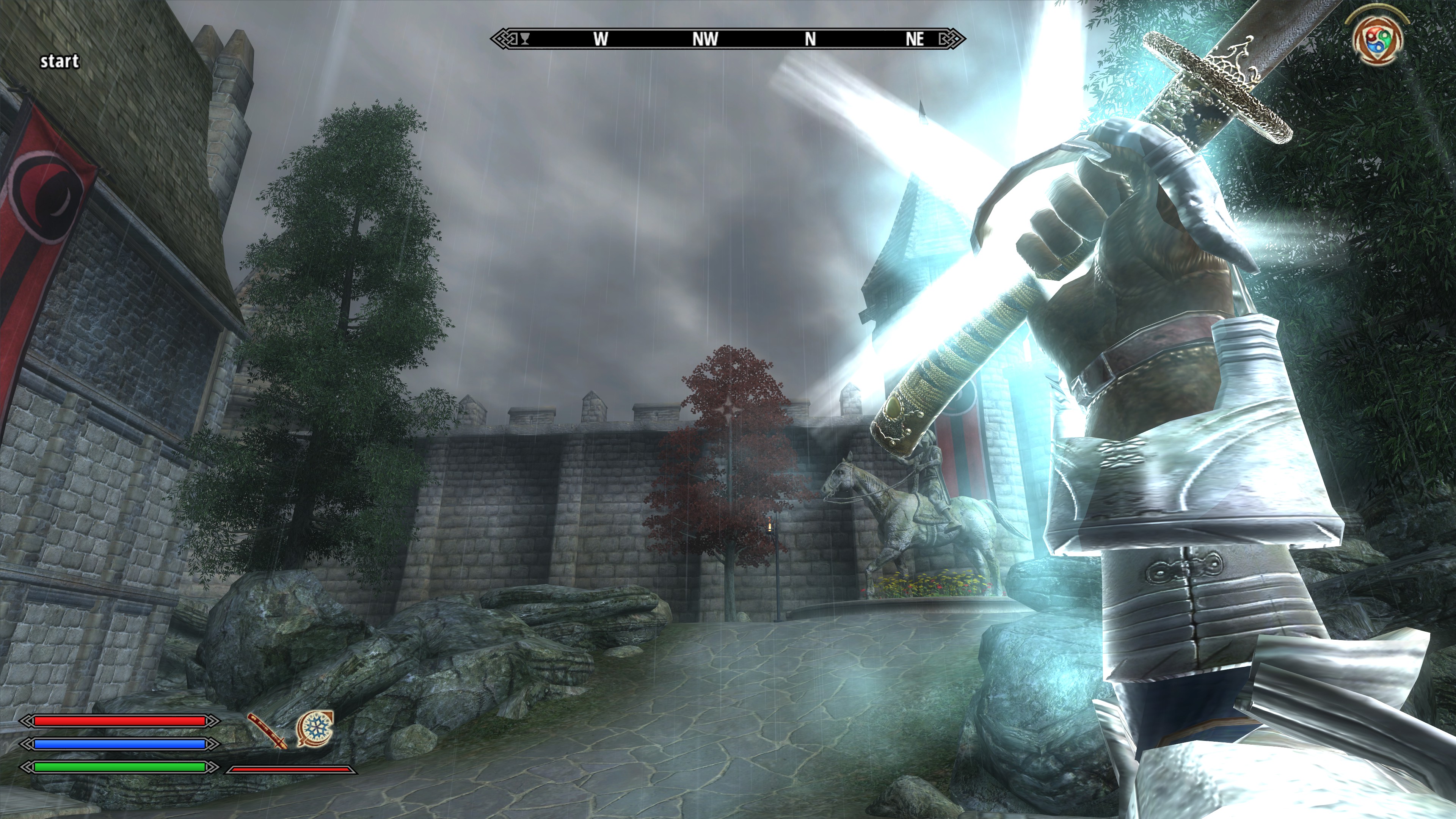Select the N heading on the compass bar
The width and height of the screenshot is (1456, 819).
pos(810,38)
